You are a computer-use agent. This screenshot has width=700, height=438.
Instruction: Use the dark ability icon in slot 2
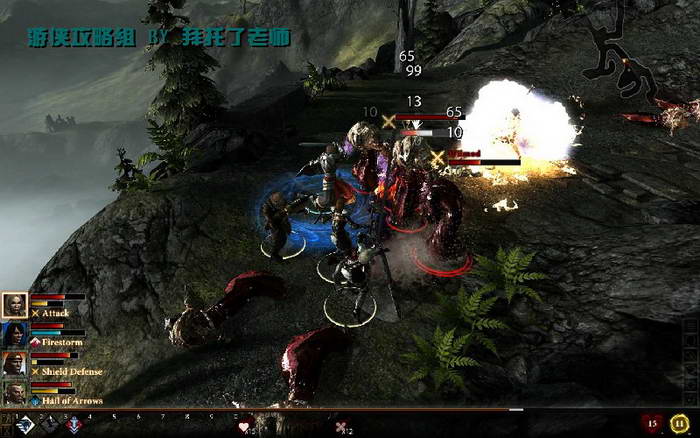(50, 425)
